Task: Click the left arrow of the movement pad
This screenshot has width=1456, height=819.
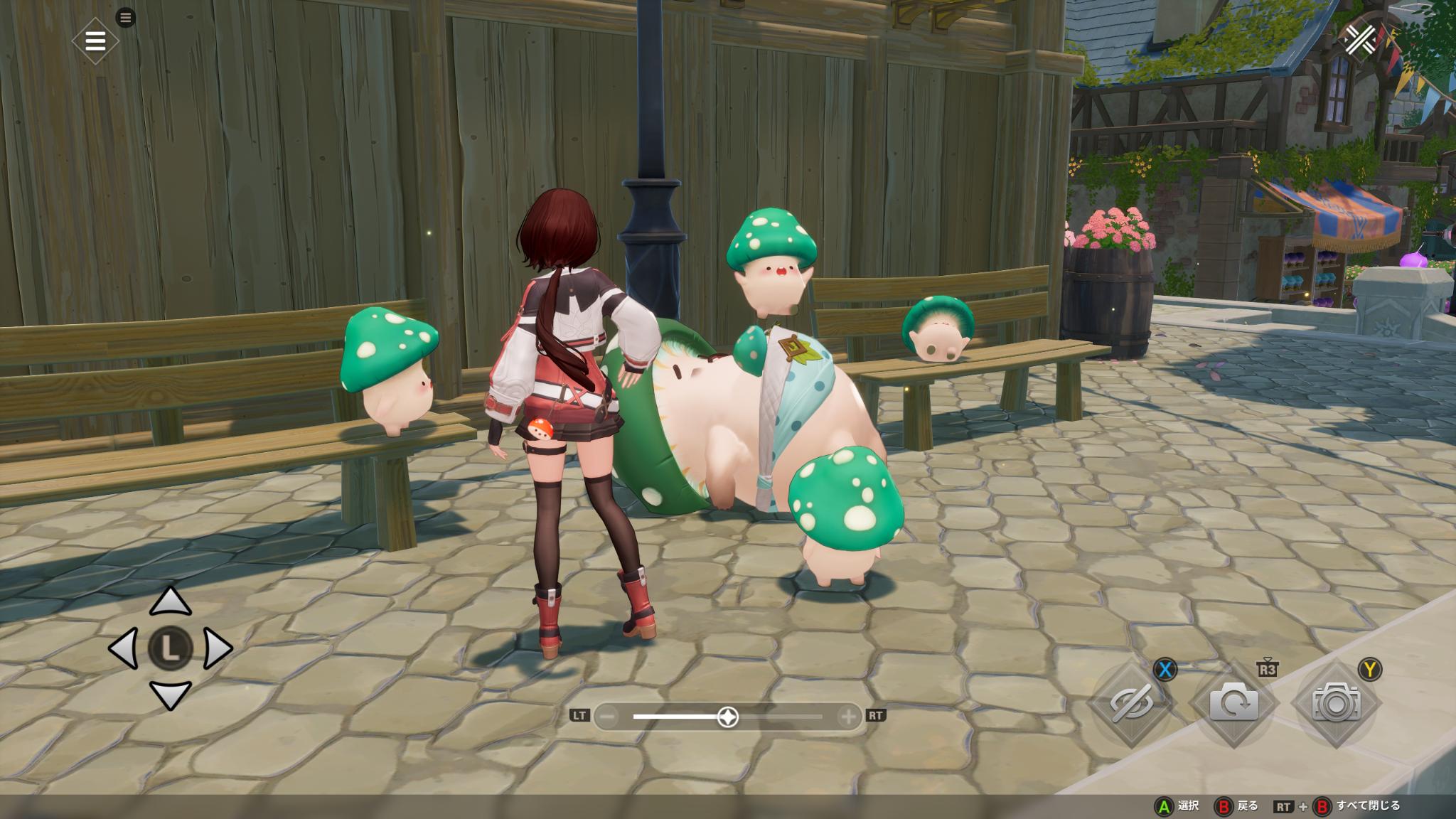Action: point(124,648)
